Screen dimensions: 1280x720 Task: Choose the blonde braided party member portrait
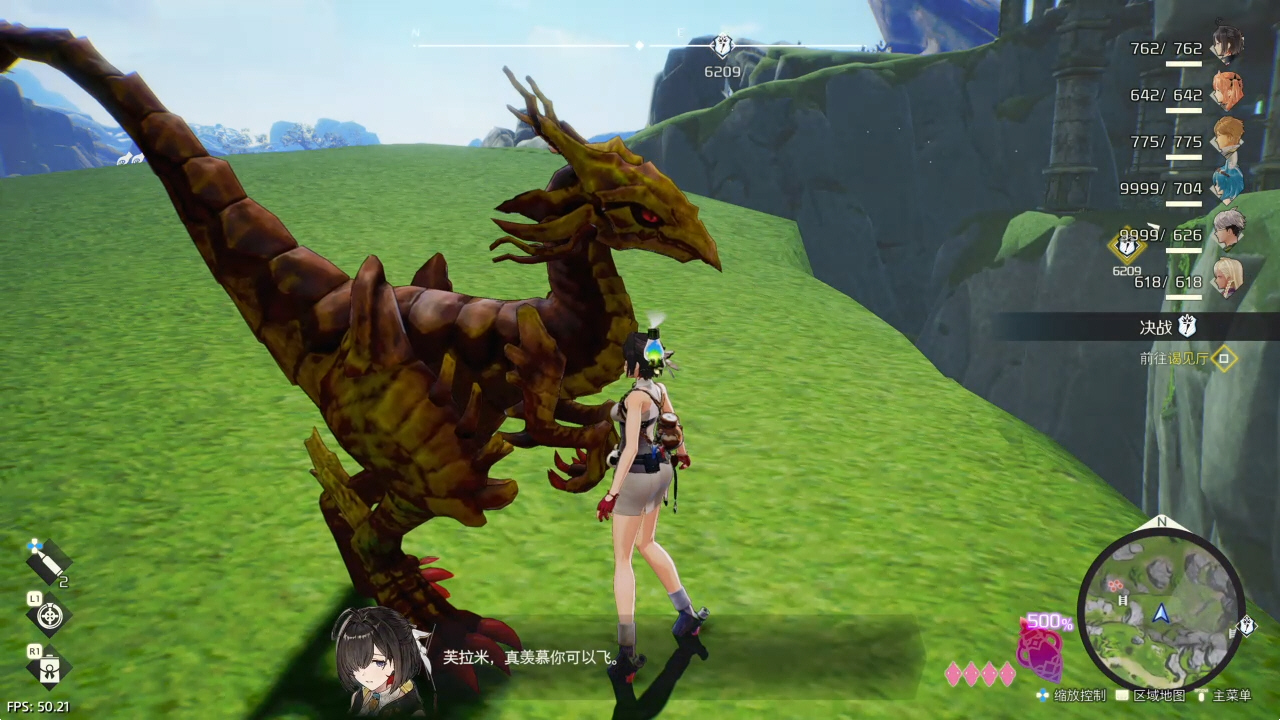[x=1227, y=277]
